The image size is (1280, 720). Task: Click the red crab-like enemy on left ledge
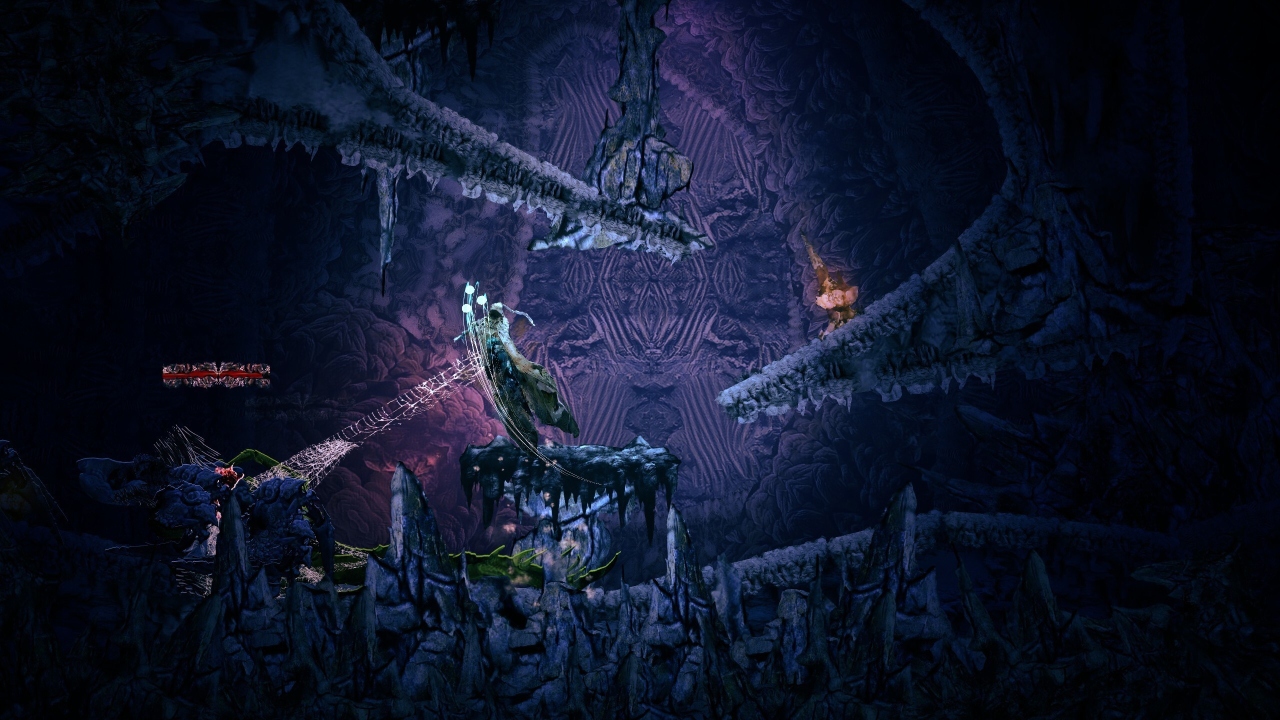click(x=226, y=472)
